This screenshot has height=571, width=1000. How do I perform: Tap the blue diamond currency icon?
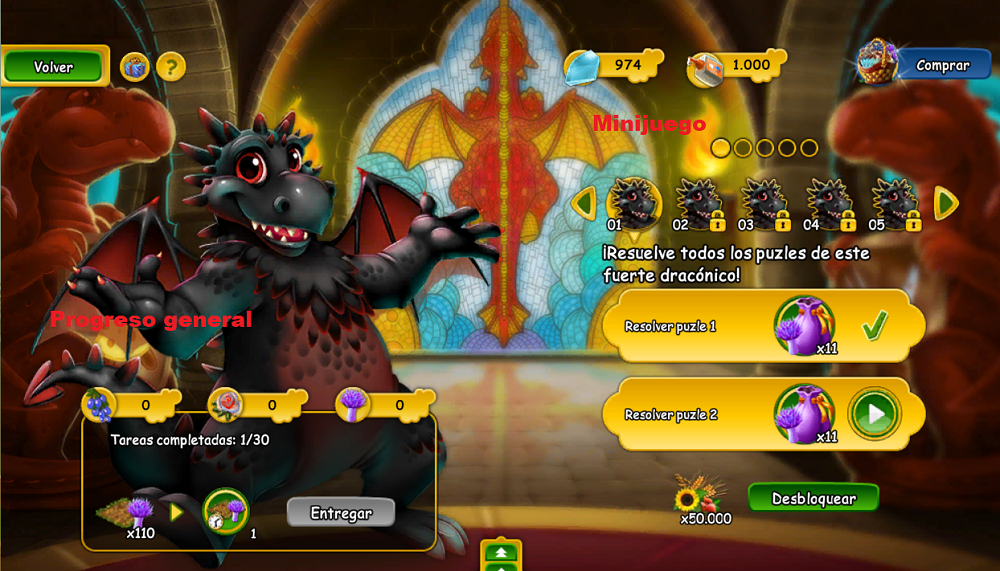click(582, 67)
